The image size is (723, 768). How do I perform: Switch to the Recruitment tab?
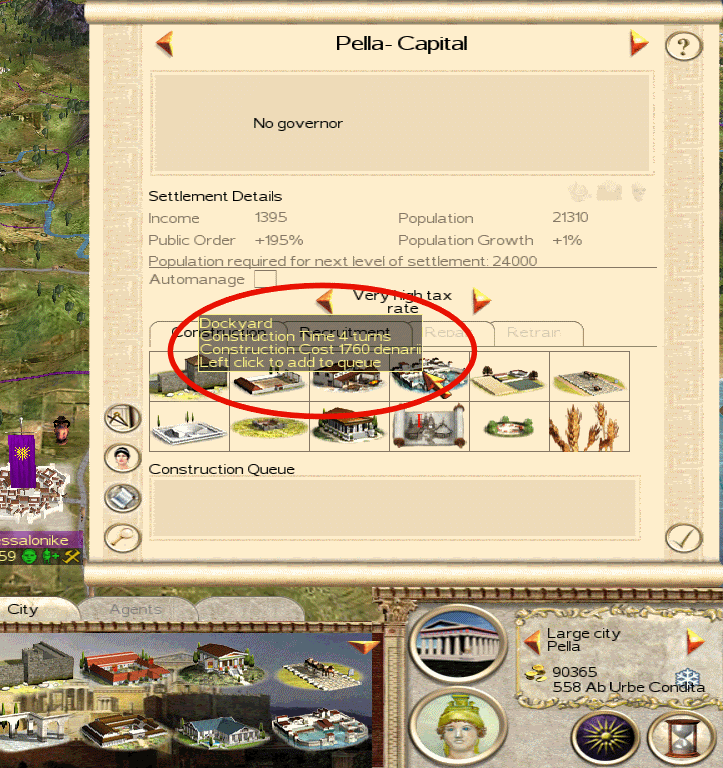[x=345, y=333]
